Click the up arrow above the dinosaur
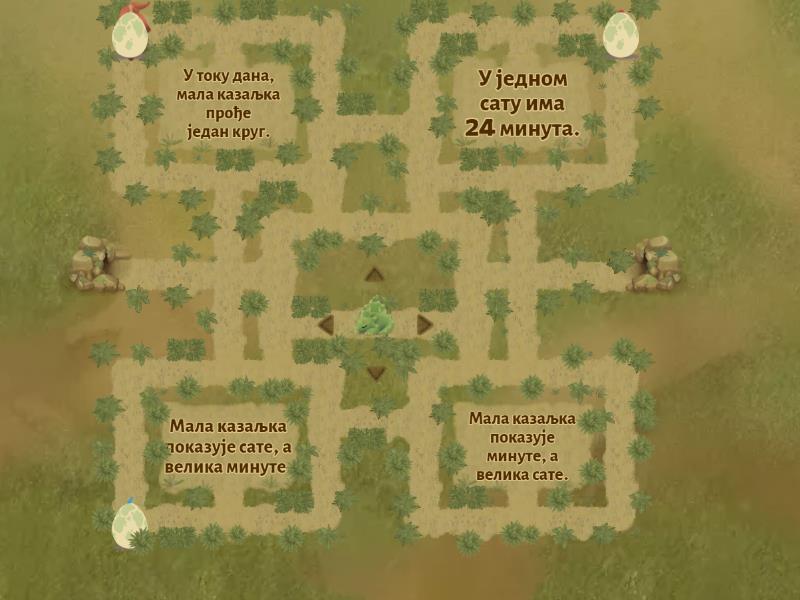This screenshot has height=600, width=800. point(374,275)
